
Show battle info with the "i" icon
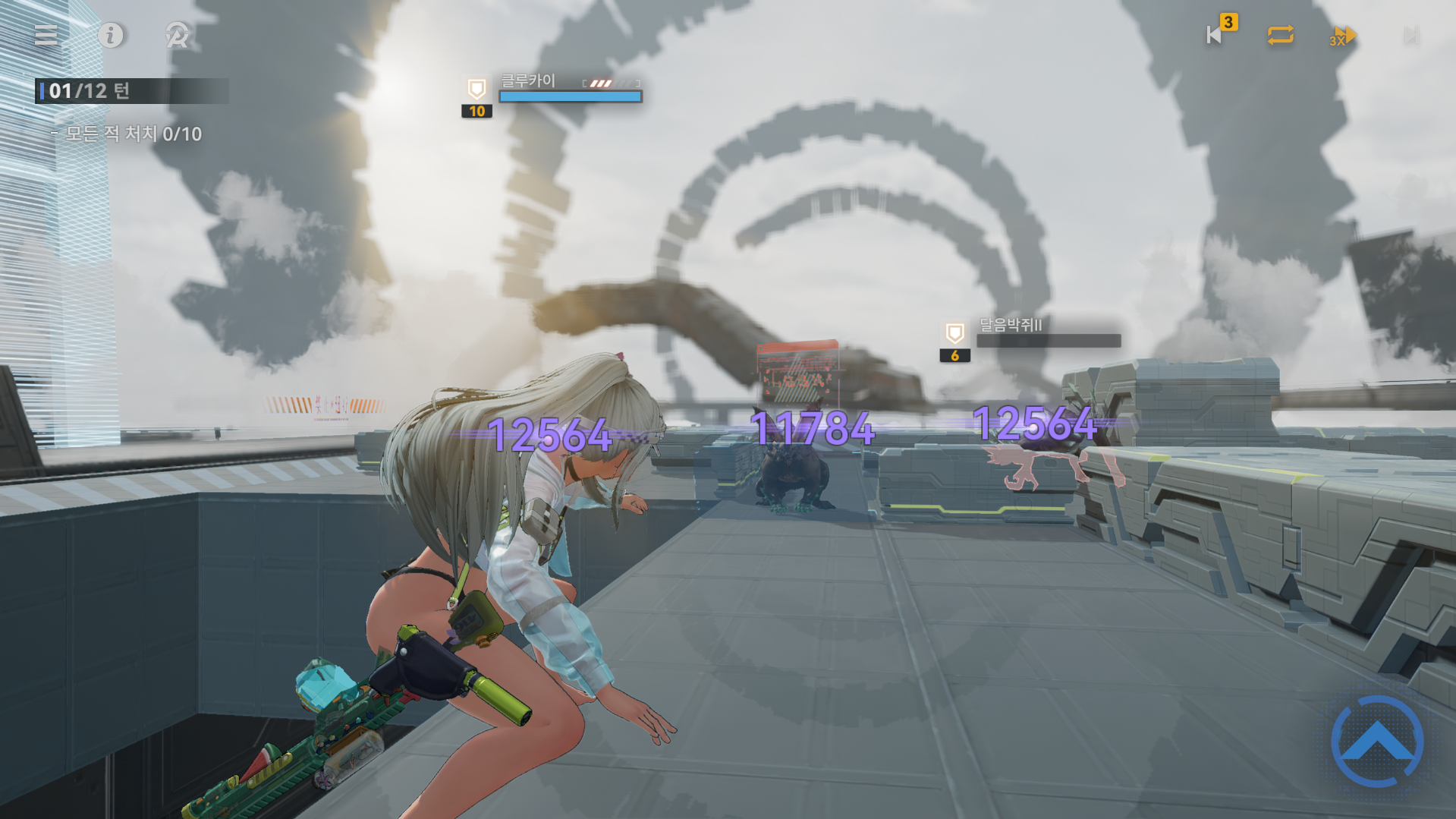click(111, 35)
